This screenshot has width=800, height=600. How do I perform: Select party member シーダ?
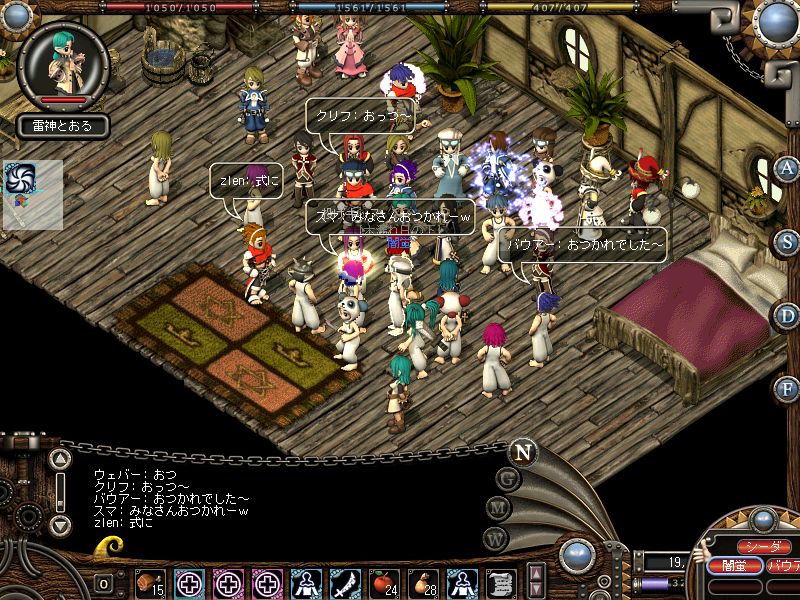(763, 547)
